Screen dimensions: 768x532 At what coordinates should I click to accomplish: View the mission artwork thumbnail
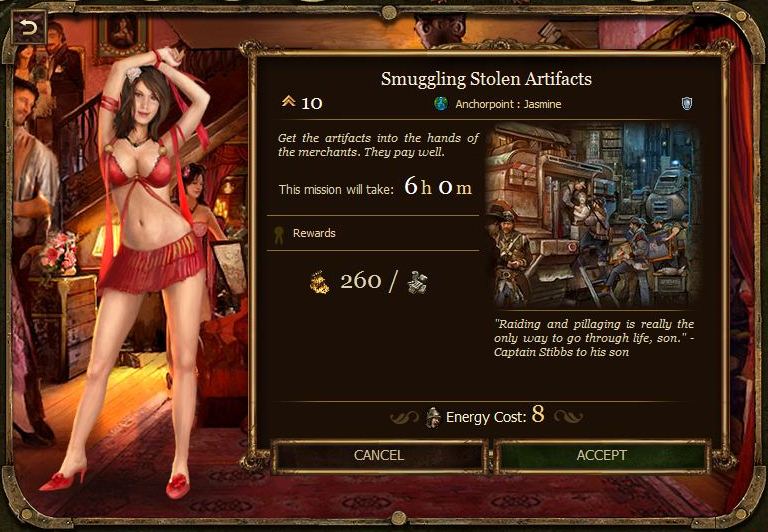[590, 215]
